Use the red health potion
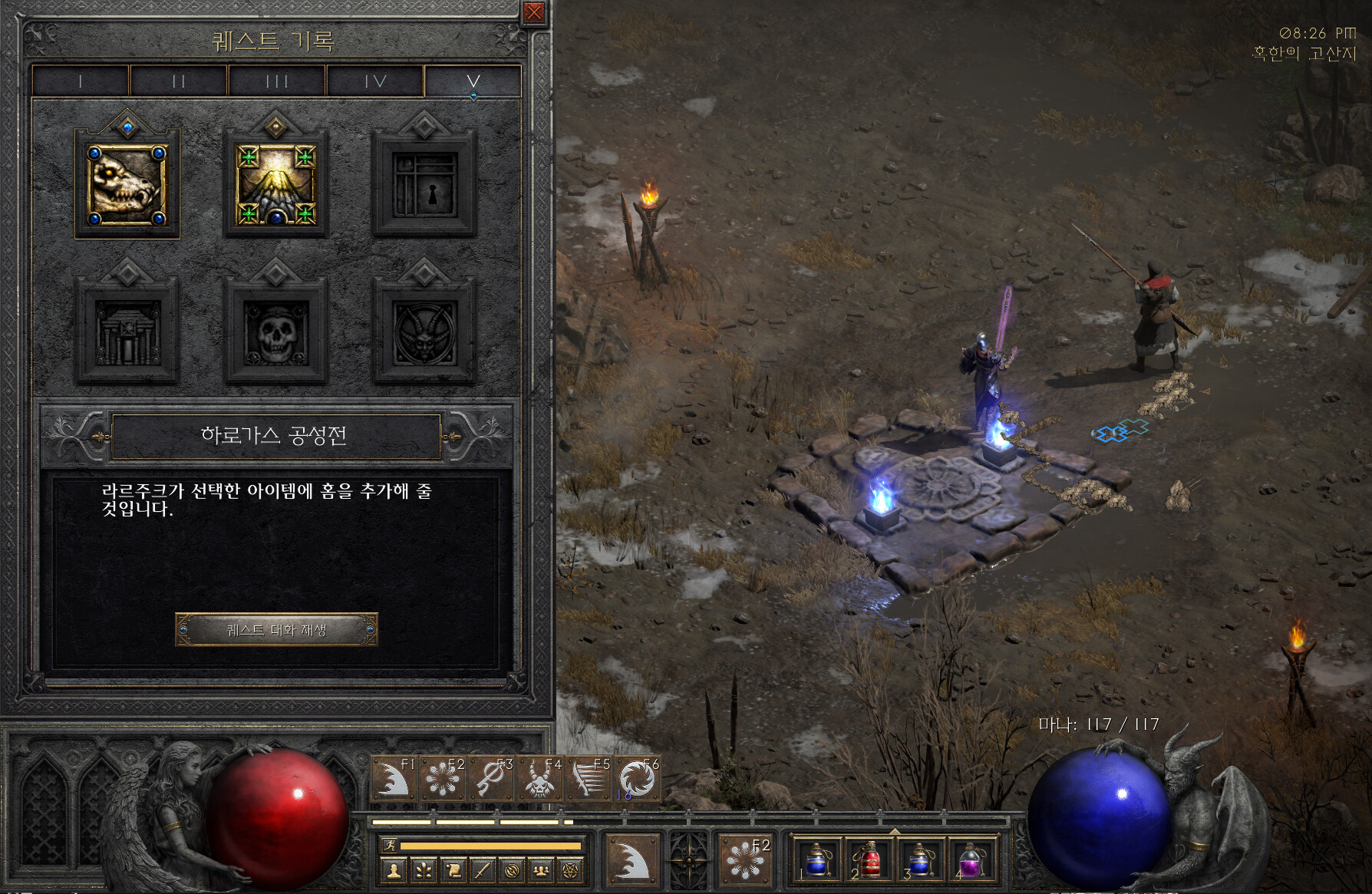1372x894 pixels. click(x=868, y=860)
